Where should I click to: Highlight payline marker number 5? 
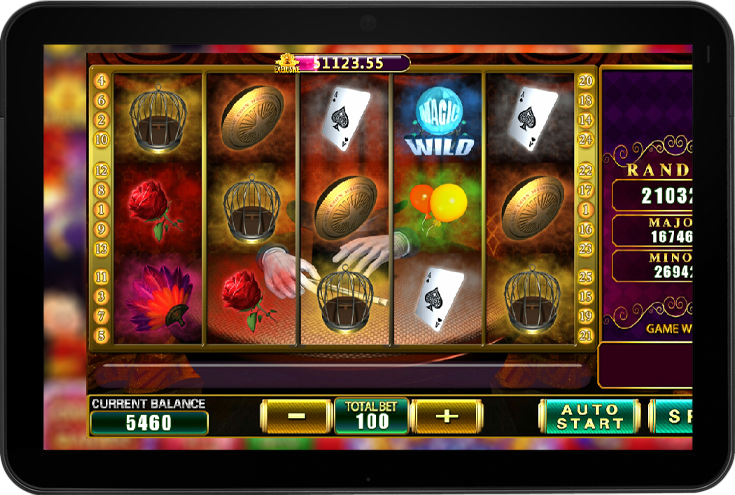pyautogui.click(x=101, y=335)
